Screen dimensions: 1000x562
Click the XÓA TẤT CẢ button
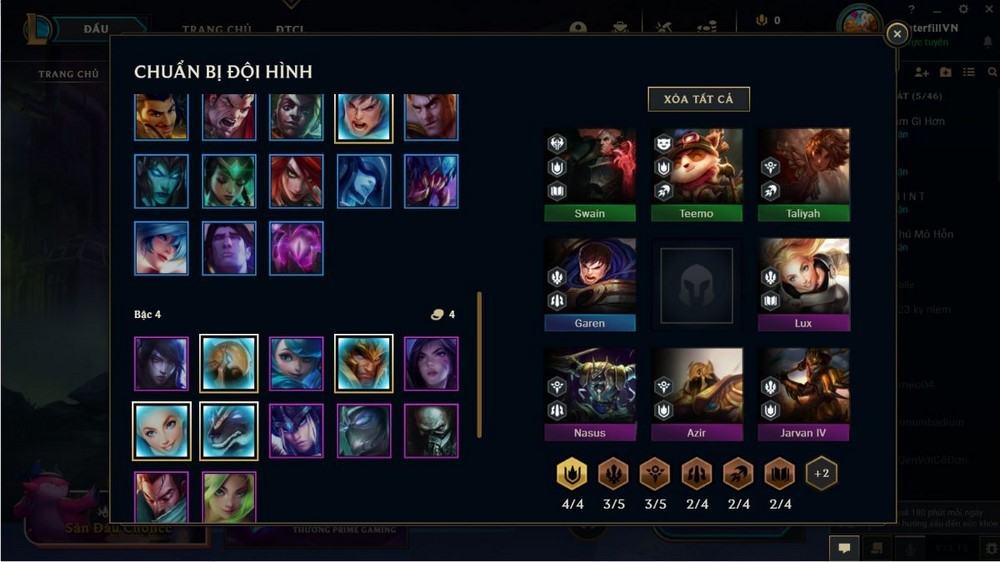coord(698,99)
